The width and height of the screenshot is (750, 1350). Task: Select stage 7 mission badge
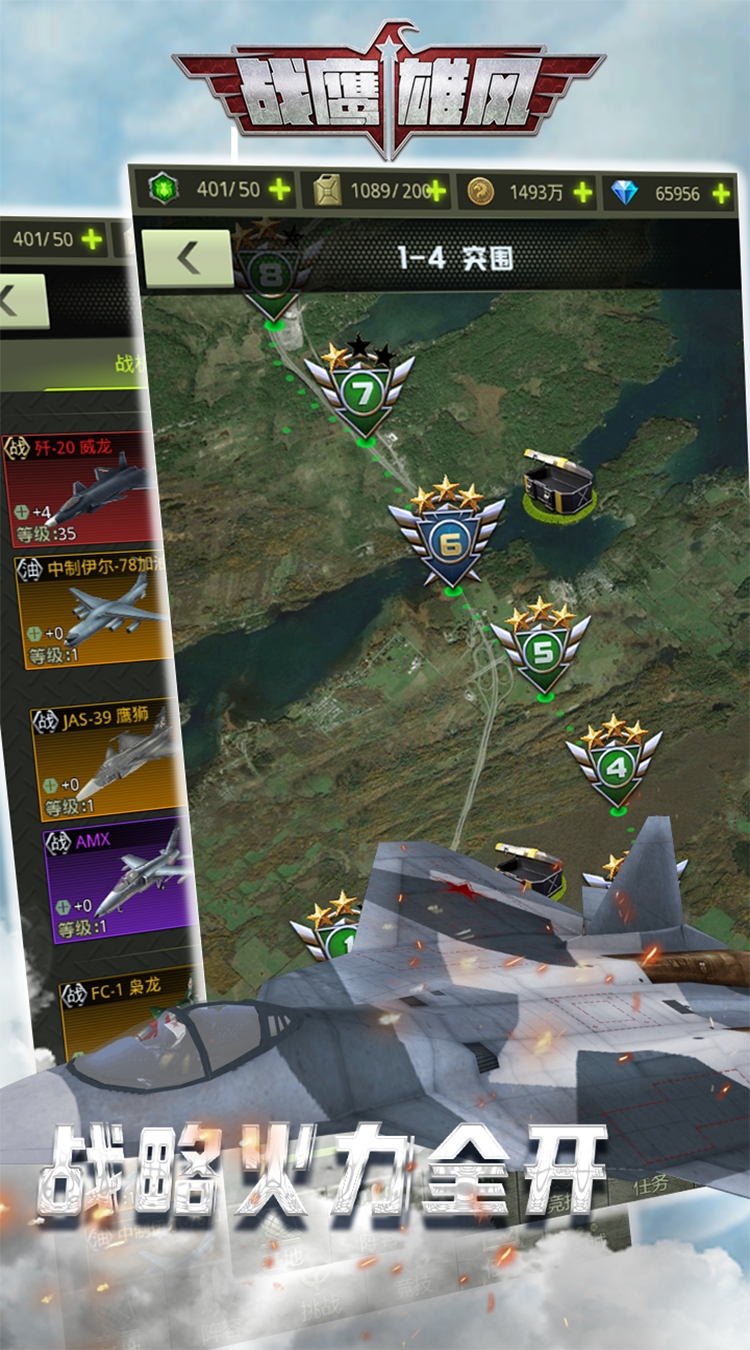click(x=361, y=392)
